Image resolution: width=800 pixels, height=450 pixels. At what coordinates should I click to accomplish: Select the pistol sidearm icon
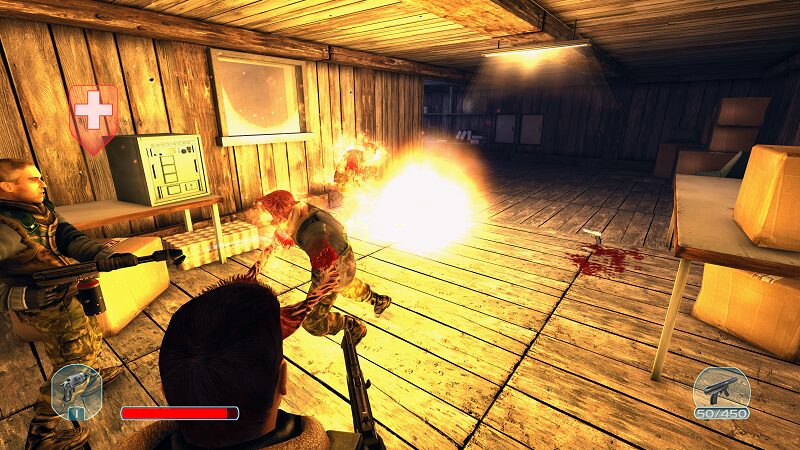pyautogui.click(x=75, y=390)
